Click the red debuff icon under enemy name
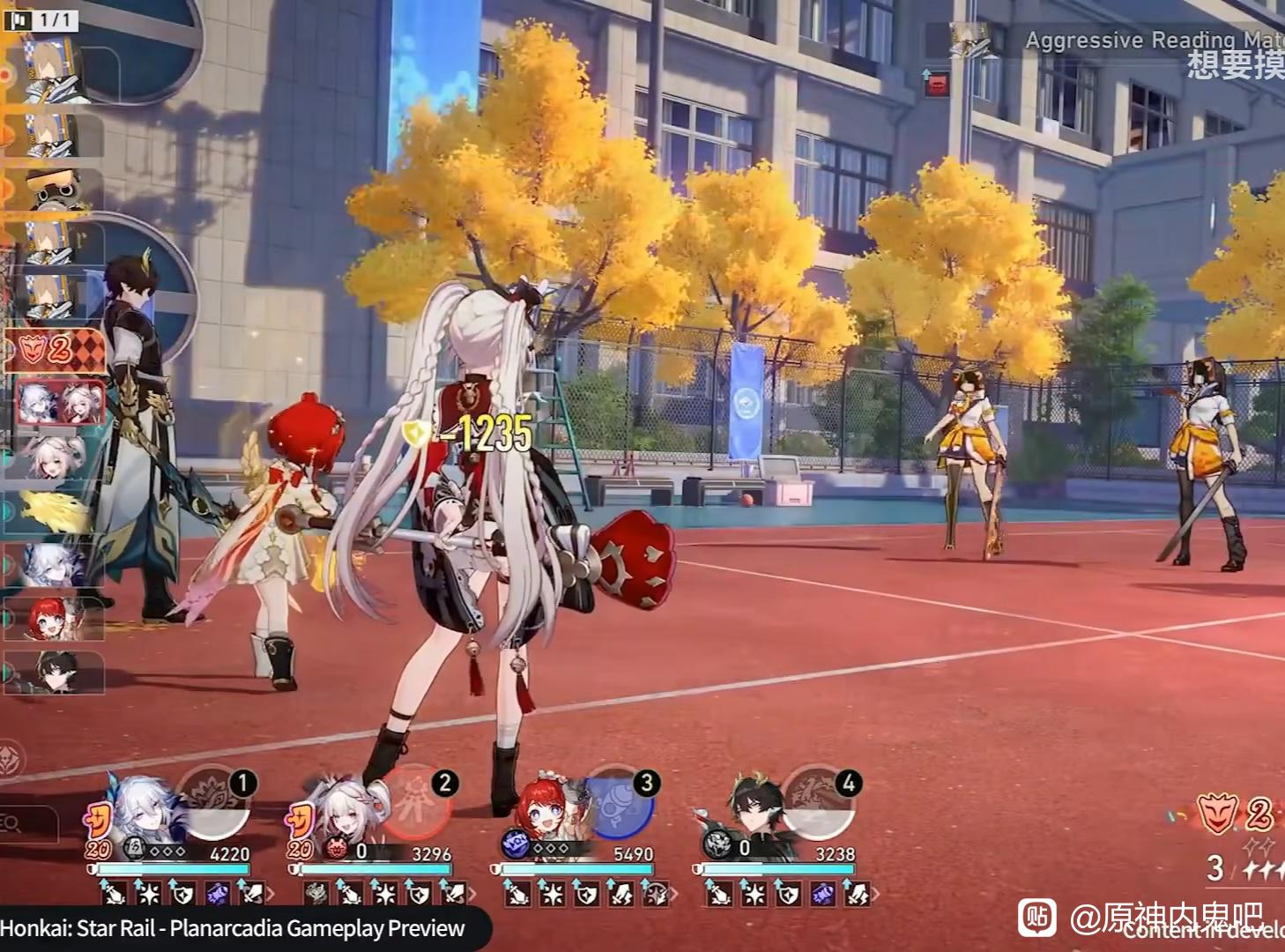Viewport: 1285px width, 952px height. point(937,84)
